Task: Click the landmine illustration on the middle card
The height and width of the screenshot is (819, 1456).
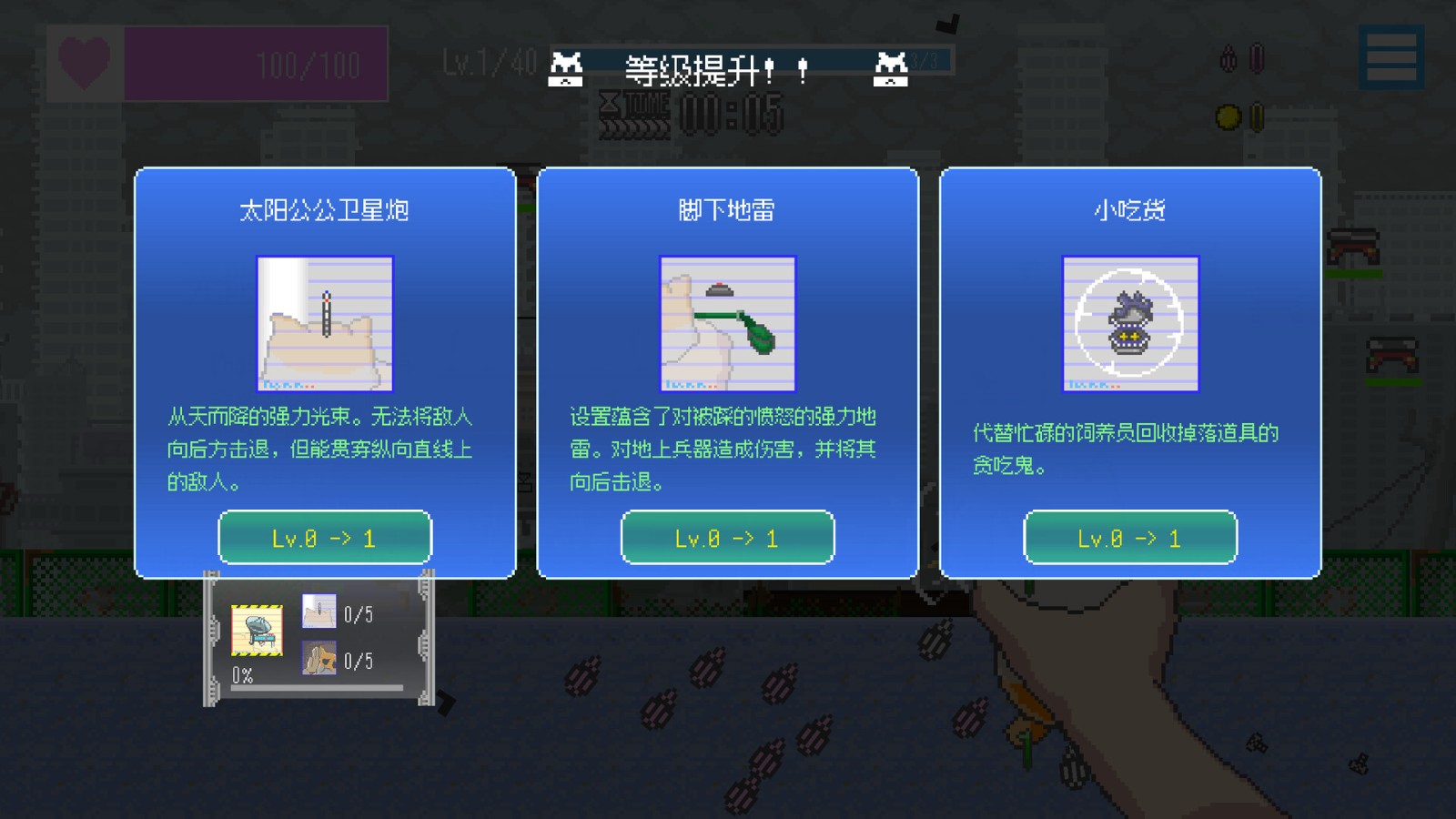Action: (728, 324)
